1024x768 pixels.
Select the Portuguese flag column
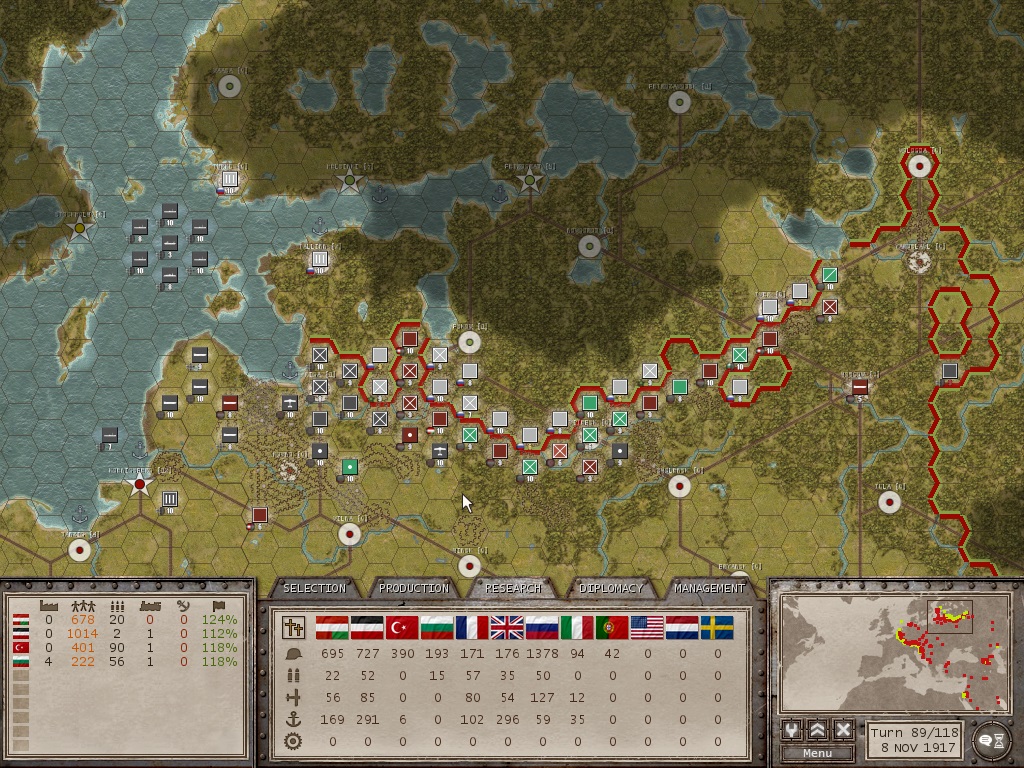[x=612, y=628]
